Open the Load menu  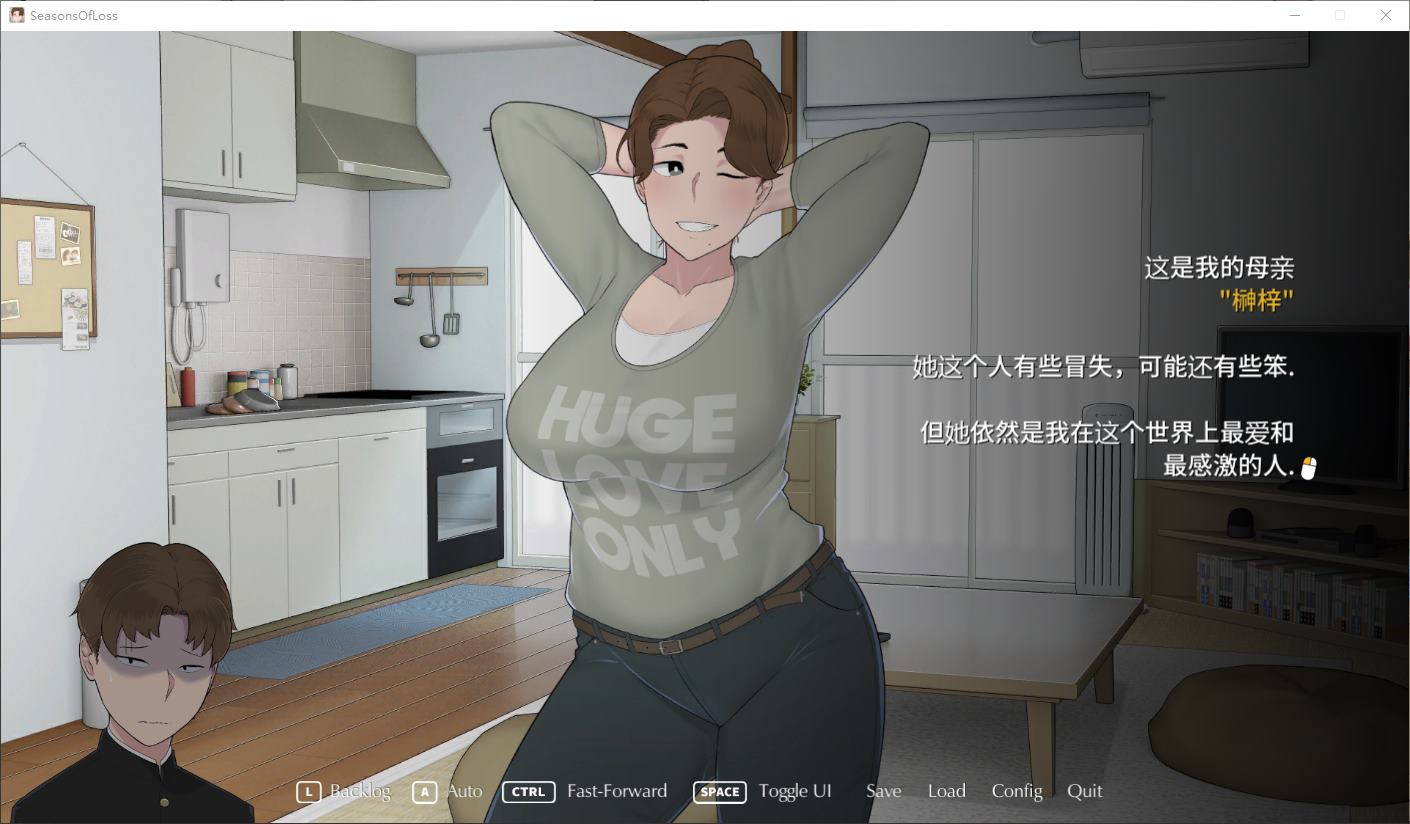pos(946,791)
